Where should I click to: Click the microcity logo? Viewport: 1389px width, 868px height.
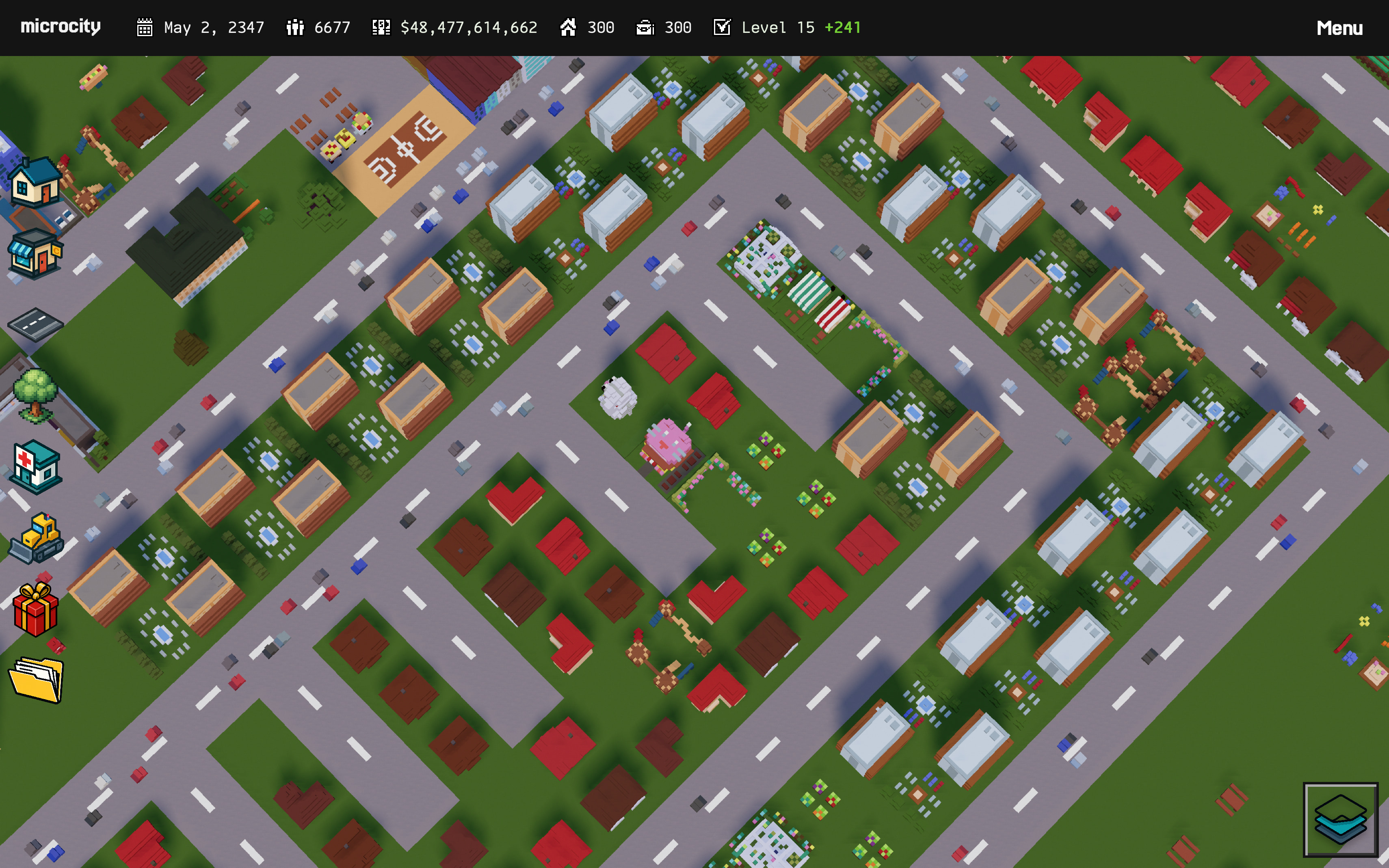(x=61, y=27)
